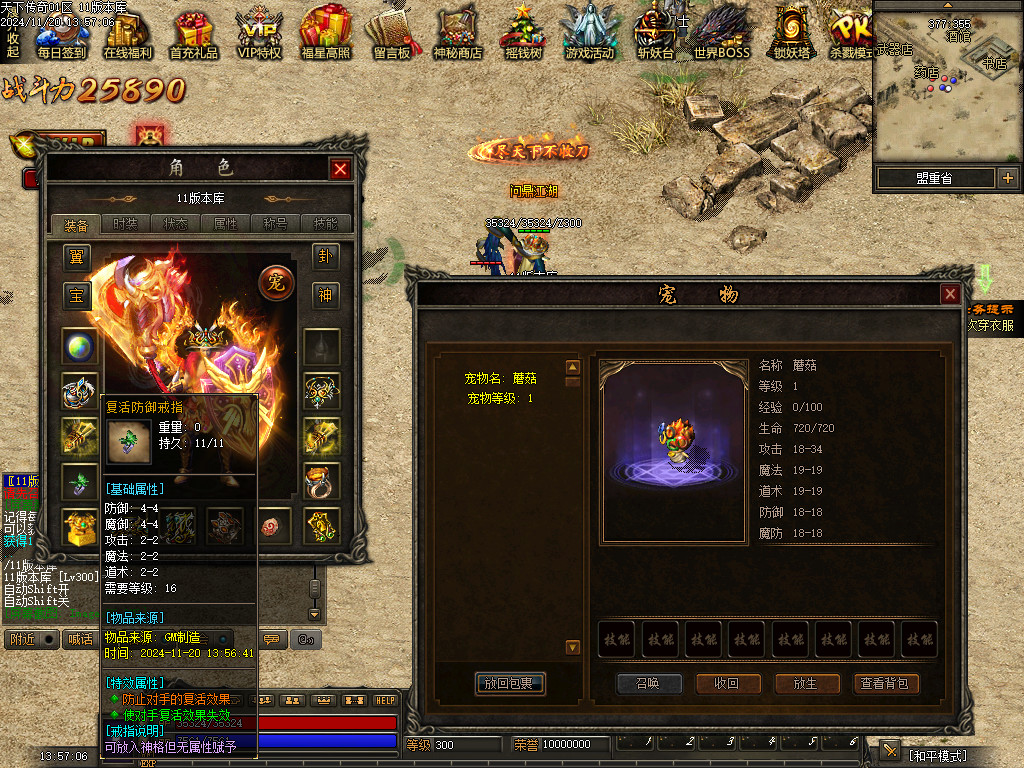The image size is (1024, 768).
Task: Click the 收回 recall pet button
Action: click(x=726, y=684)
